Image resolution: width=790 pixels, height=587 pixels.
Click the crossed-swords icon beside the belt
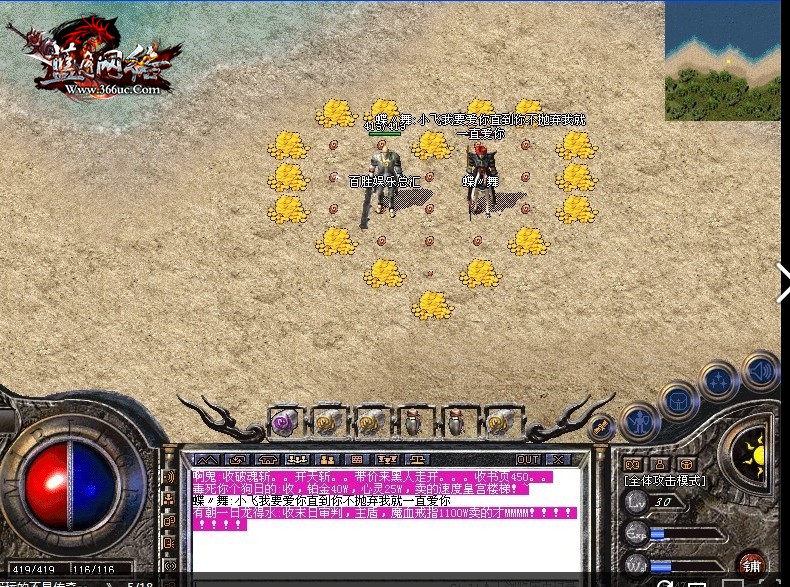[601, 428]
